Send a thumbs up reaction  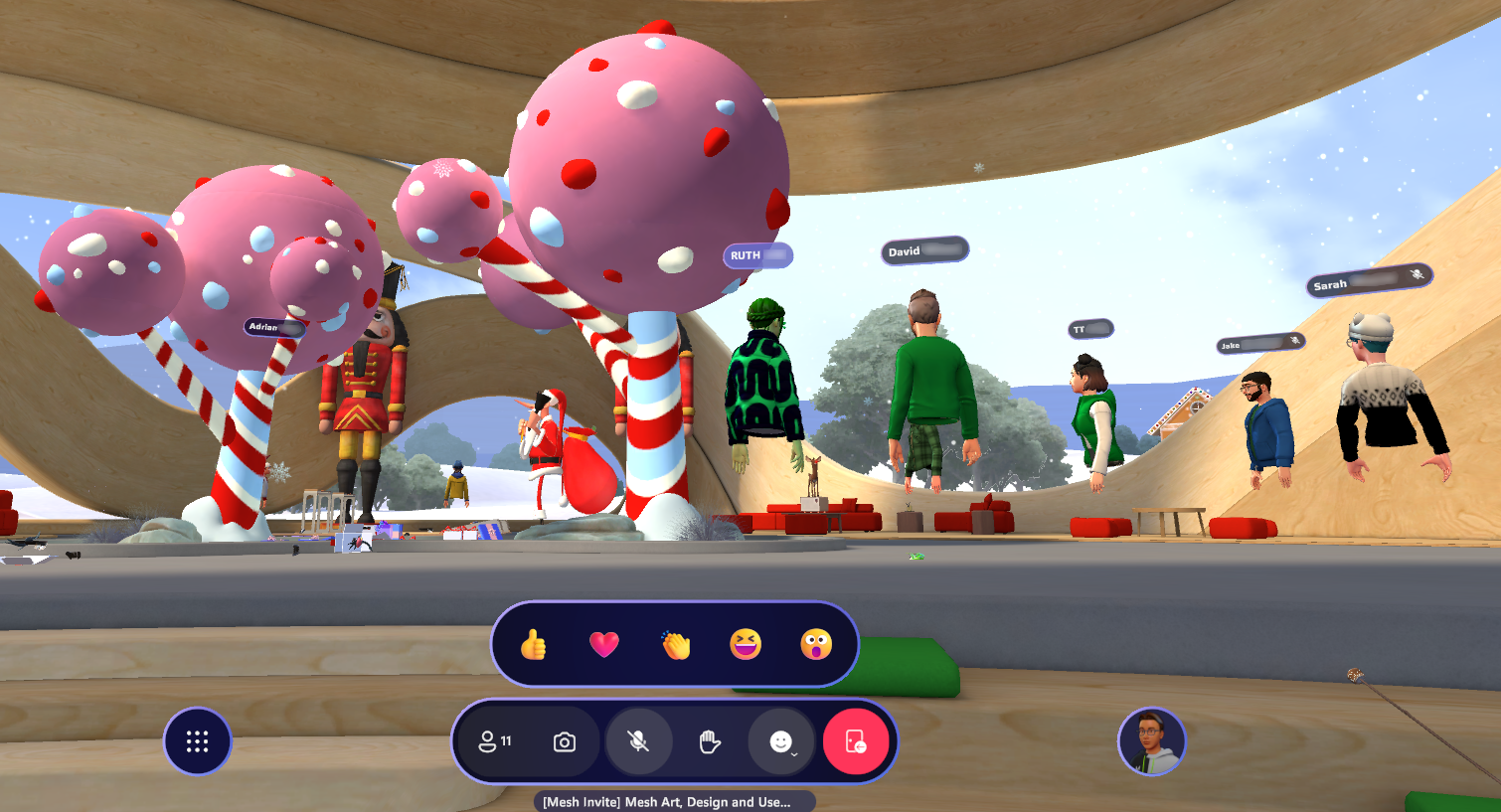(x=534, y=645)
